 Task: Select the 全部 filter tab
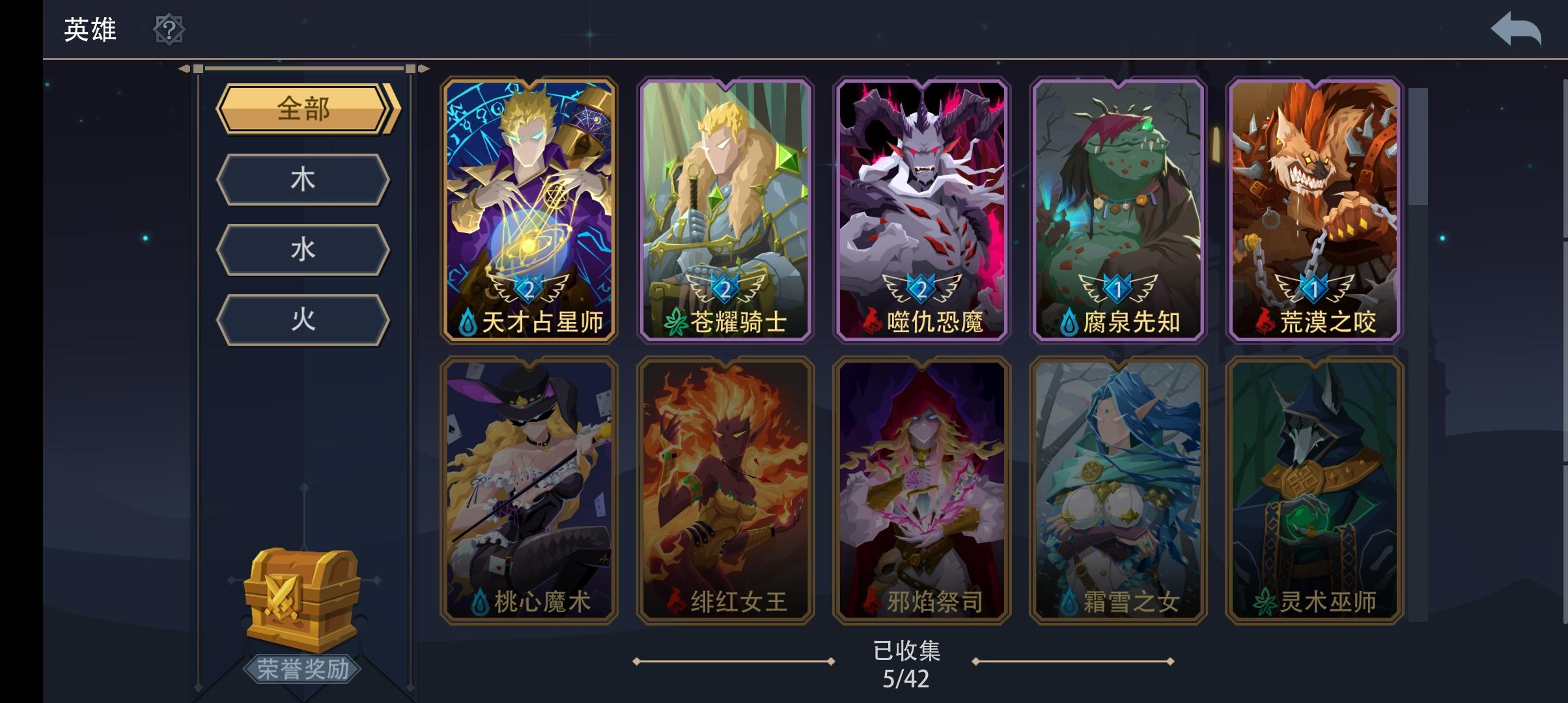[303, 109]
